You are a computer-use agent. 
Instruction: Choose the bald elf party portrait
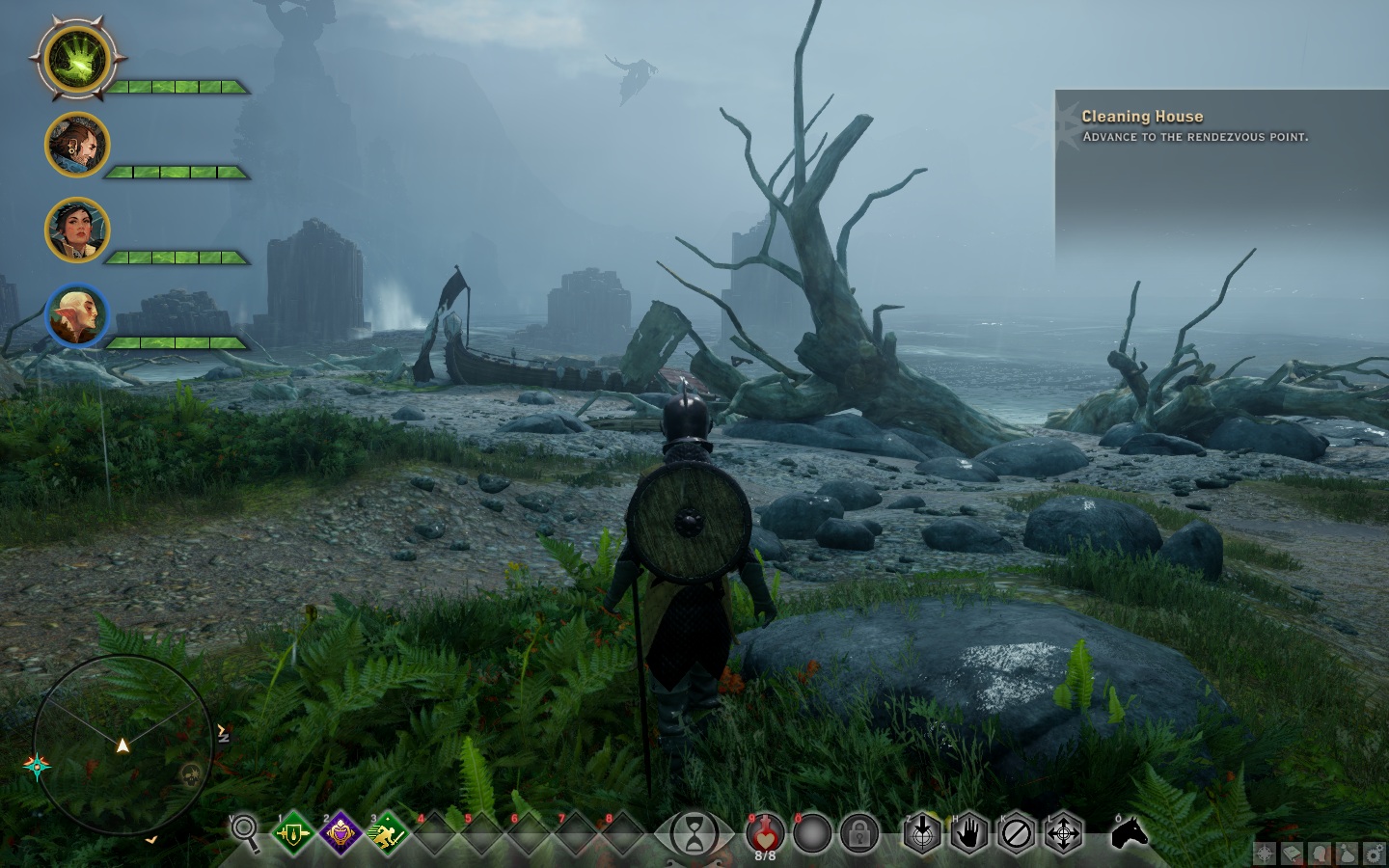tap(77, 315)
